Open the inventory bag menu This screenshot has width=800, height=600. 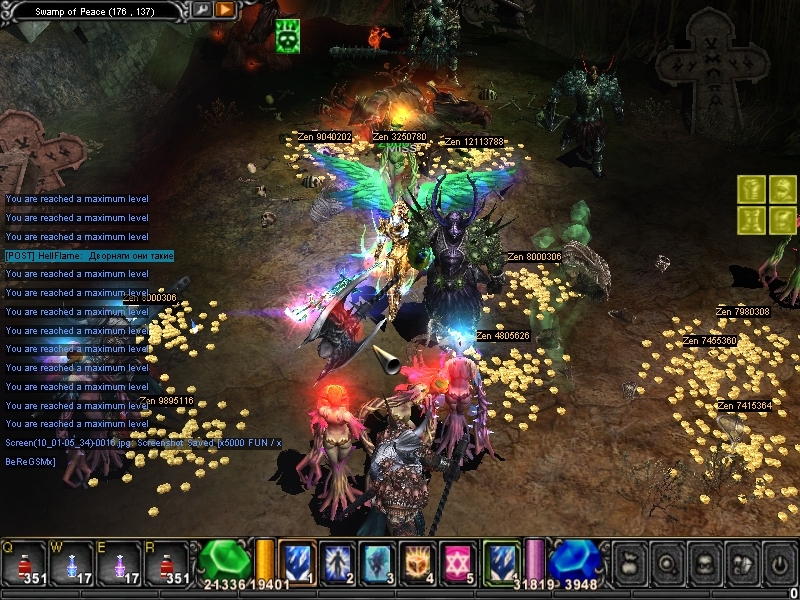coord(629,562)
